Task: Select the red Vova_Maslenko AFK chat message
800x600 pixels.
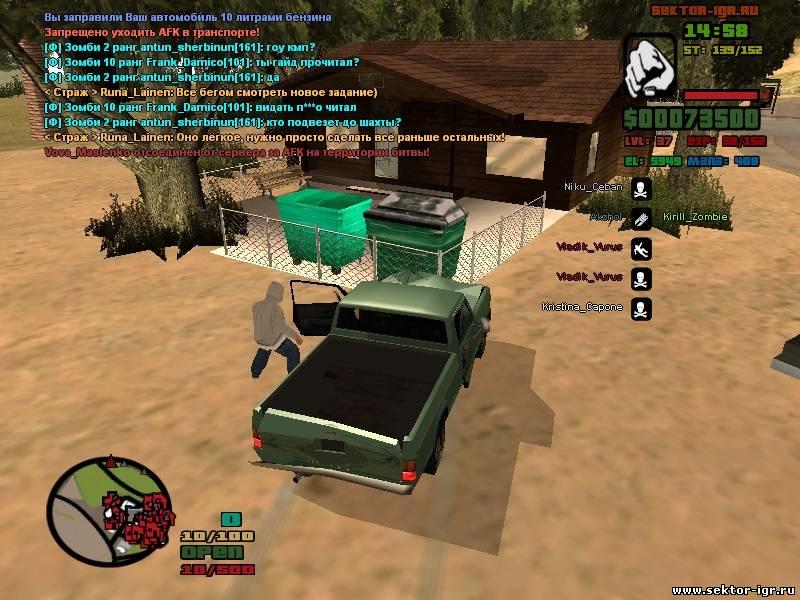Action: [x=237, y=152]
